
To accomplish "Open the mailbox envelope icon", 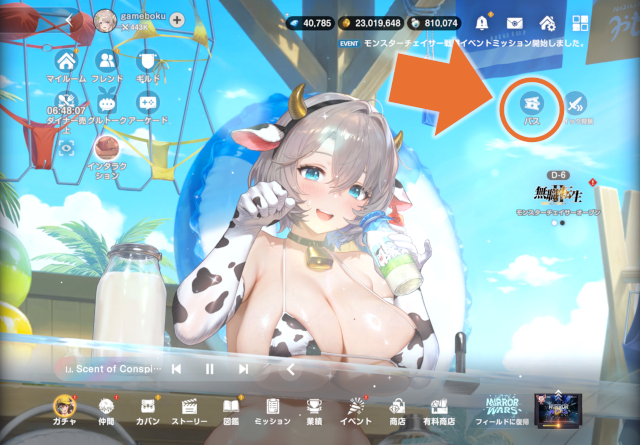I will (515, 22).
